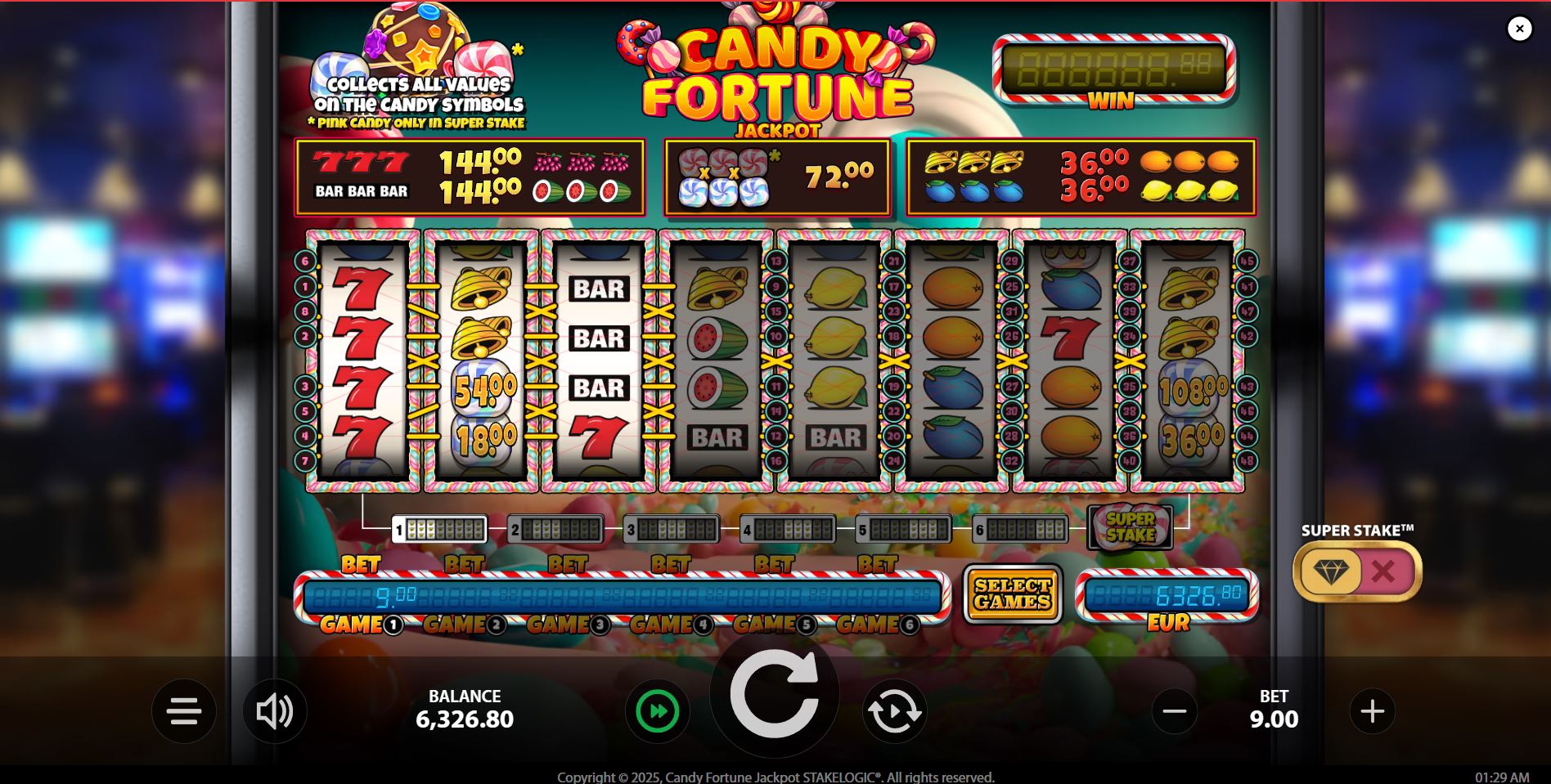Disable Super Stake using the pink X
Screen dimensions: 1551x784
1382,571
